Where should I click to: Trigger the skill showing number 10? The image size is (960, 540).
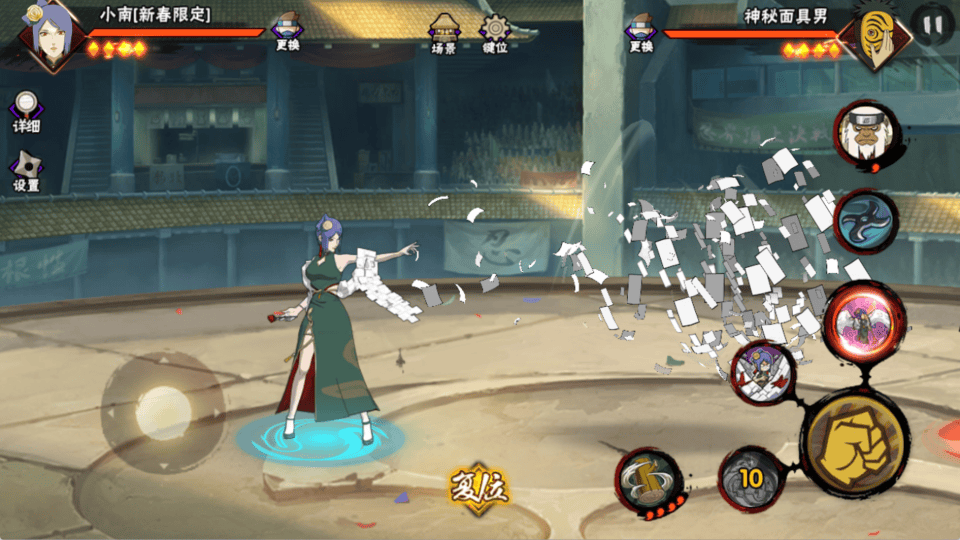pos(751,478)
